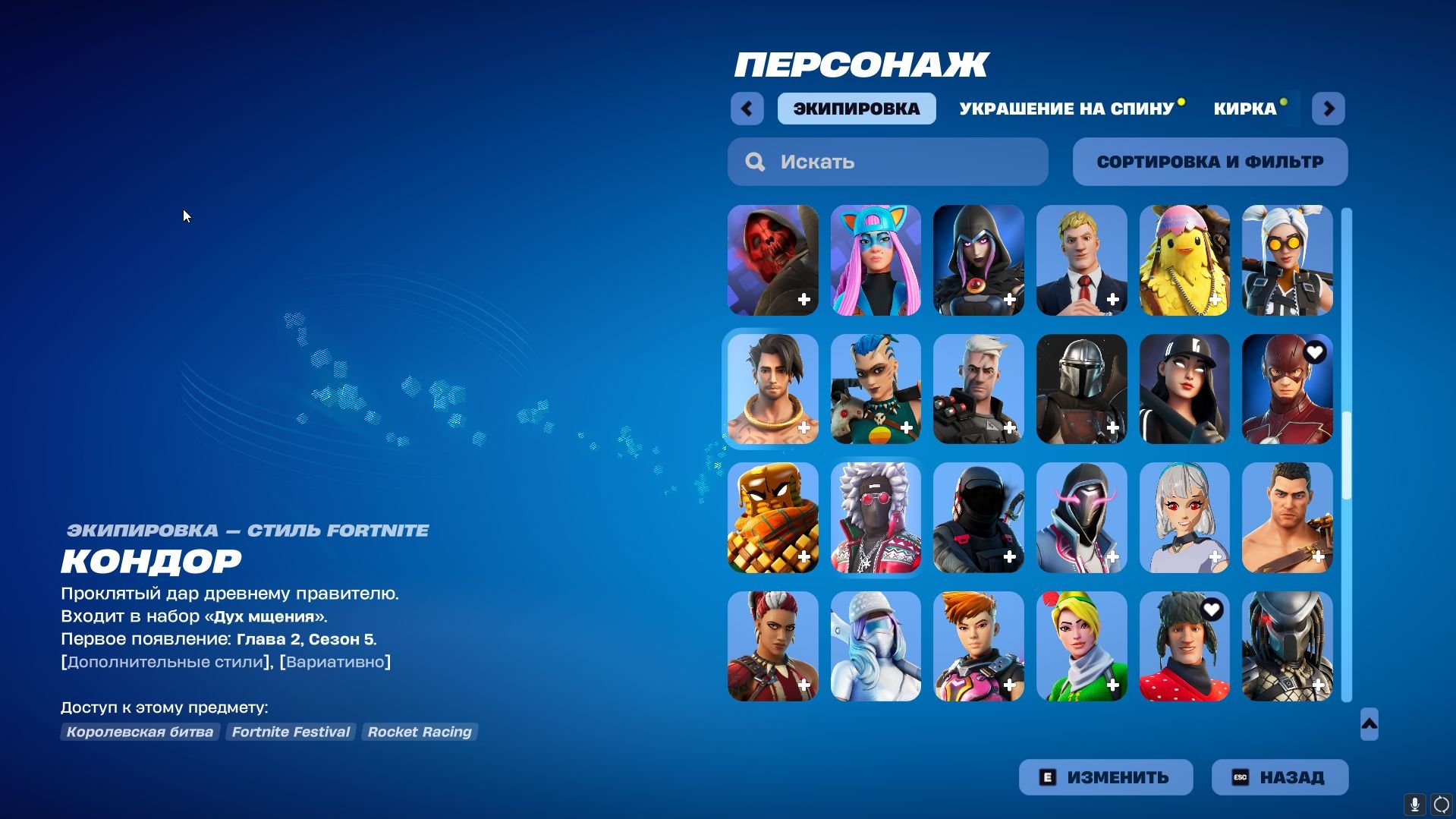Switch to the УКРАШЕНИЕ НА СПИНУ tab
Screen dimensions: 1456x819
[x=1065, y=108]
